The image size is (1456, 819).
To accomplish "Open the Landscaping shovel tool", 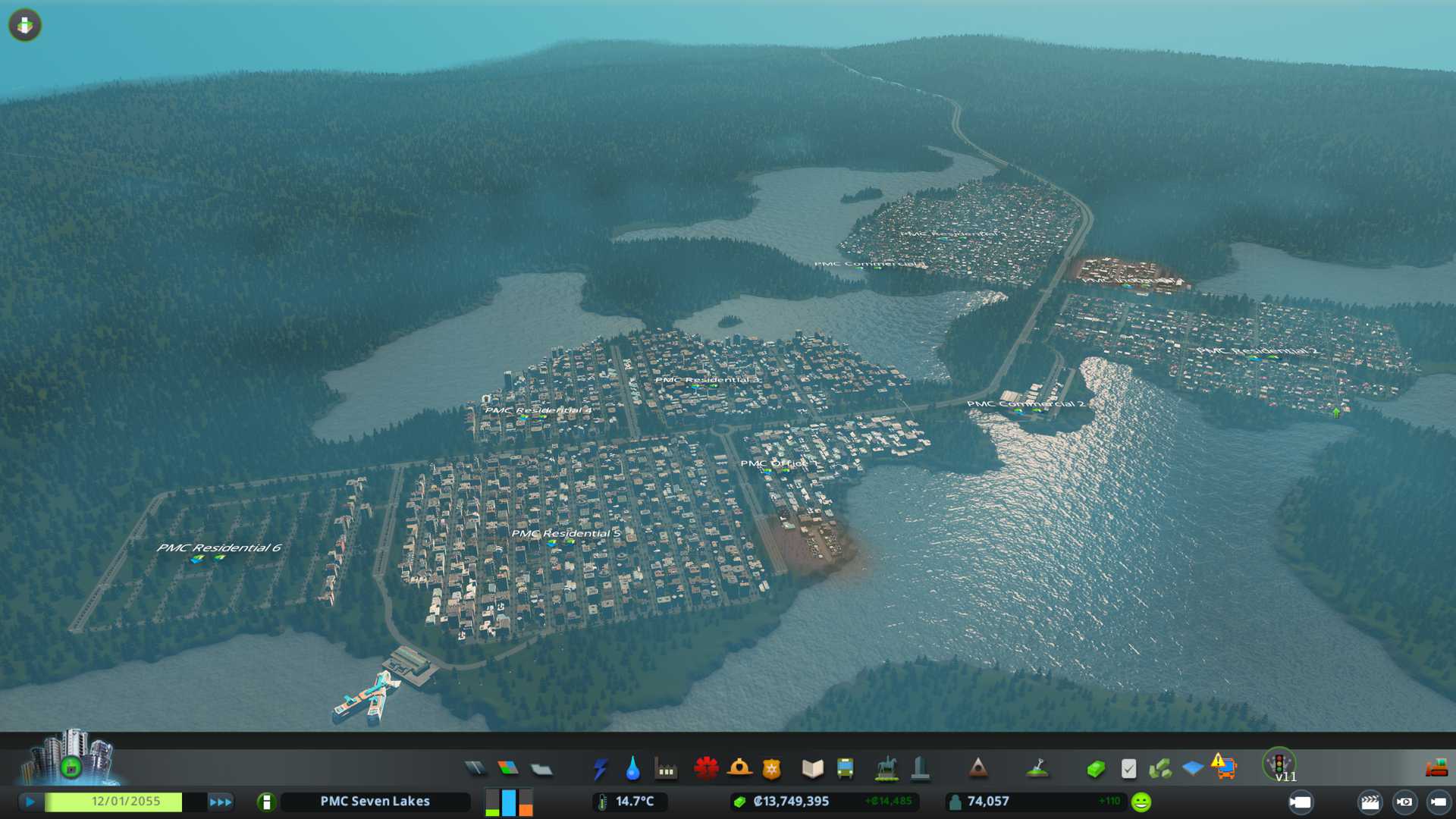I will point(1037,769).
